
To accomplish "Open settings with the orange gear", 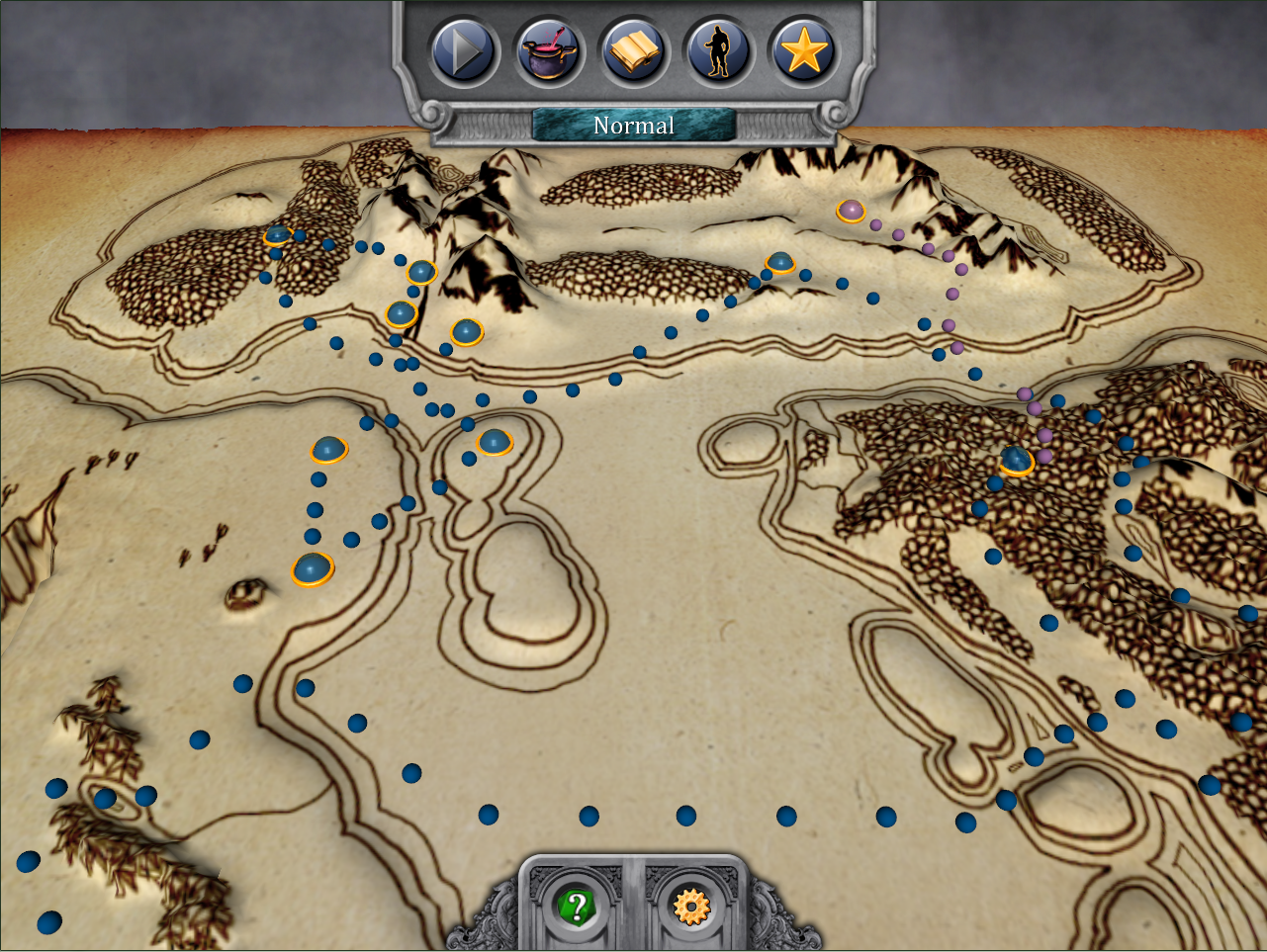I will [x=690, y=906].
